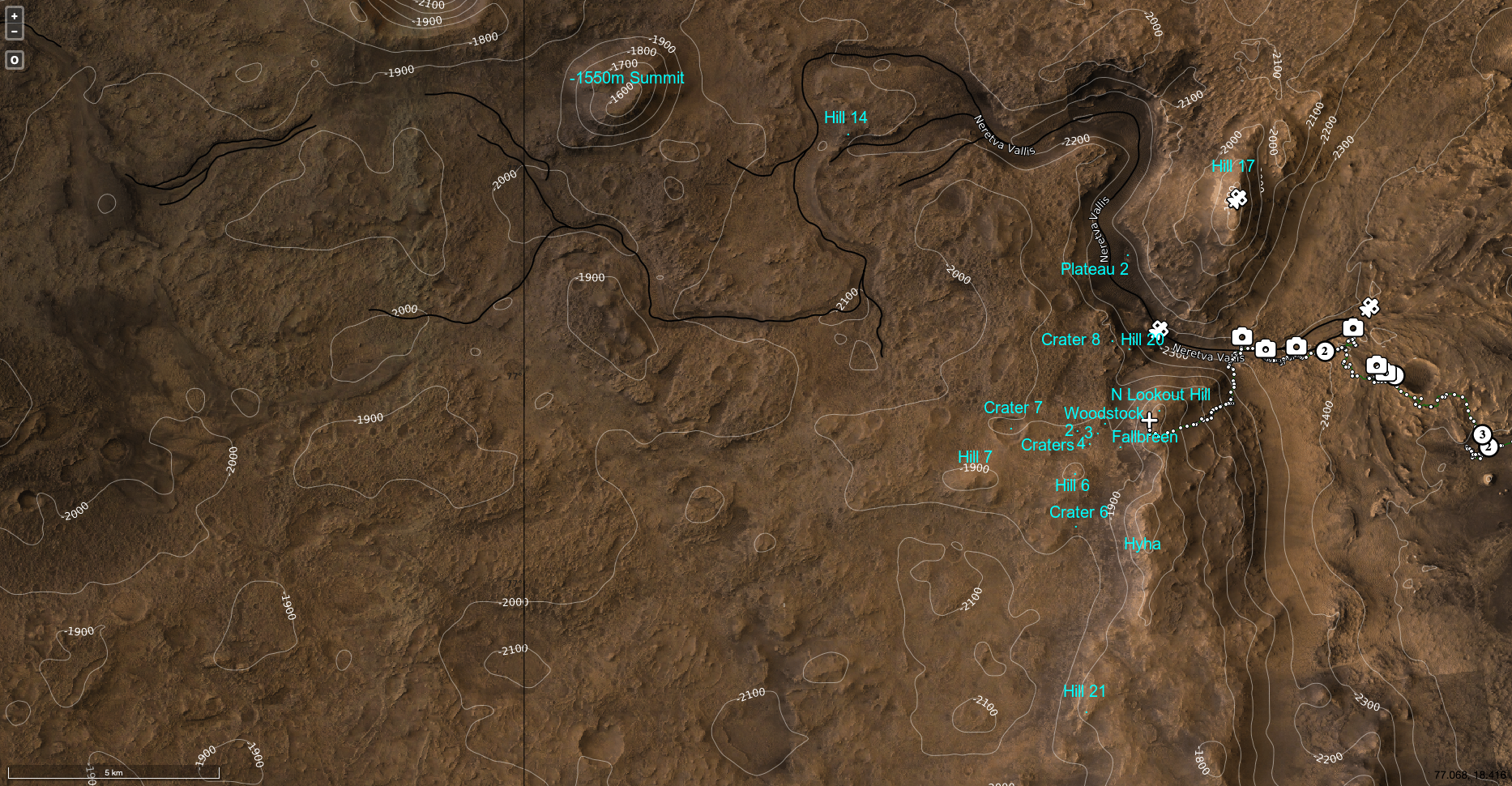Open the cluster marker 2 beside the camera markers

1324,351
